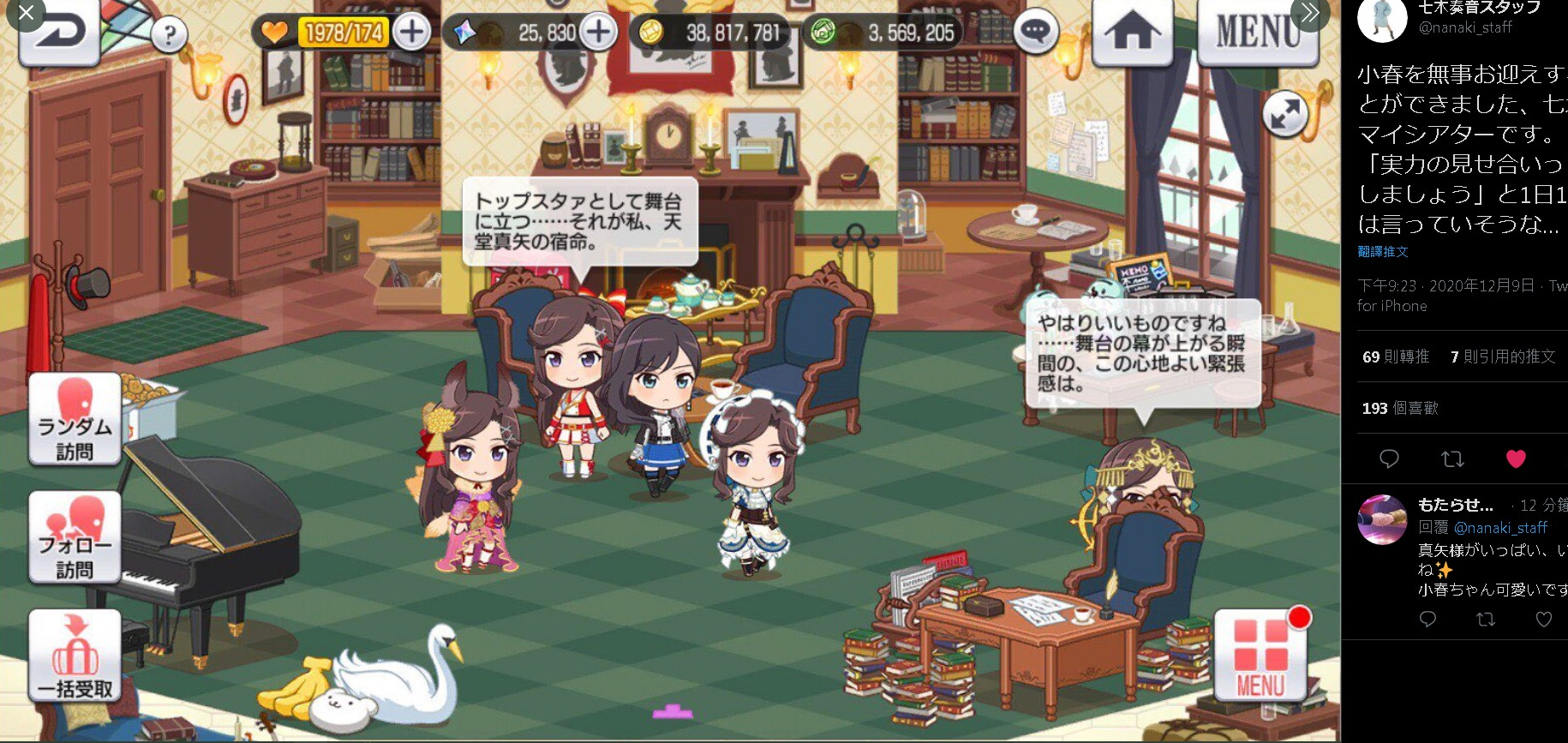Open the @nanaki_staff mention link
Image resolution: width=1568 pixels, height=743 pixels.
1500,528
